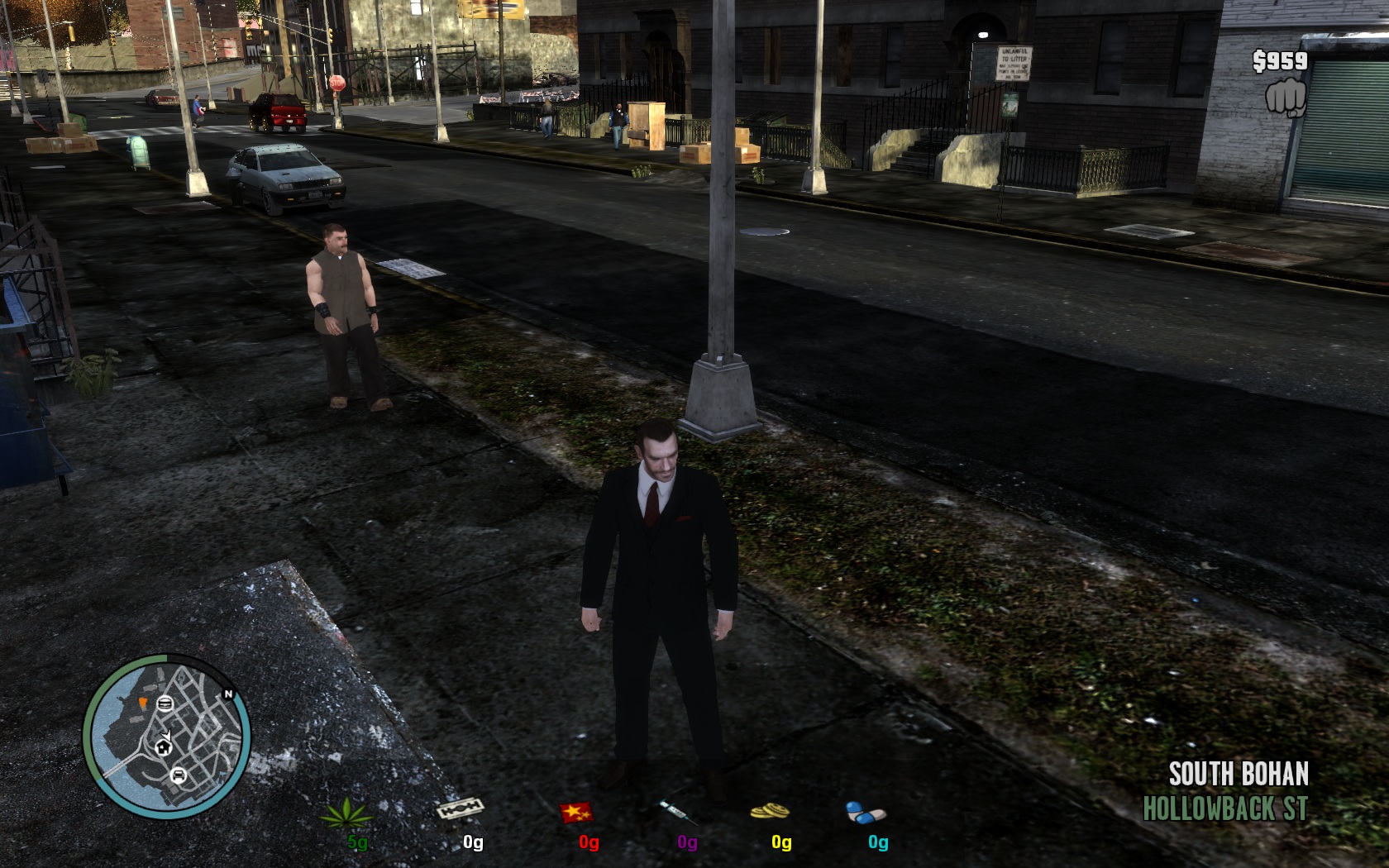Choose the red flag with yellow stars icon
The height and width of the screenshot is (868, 1389).
coord(578,813)
